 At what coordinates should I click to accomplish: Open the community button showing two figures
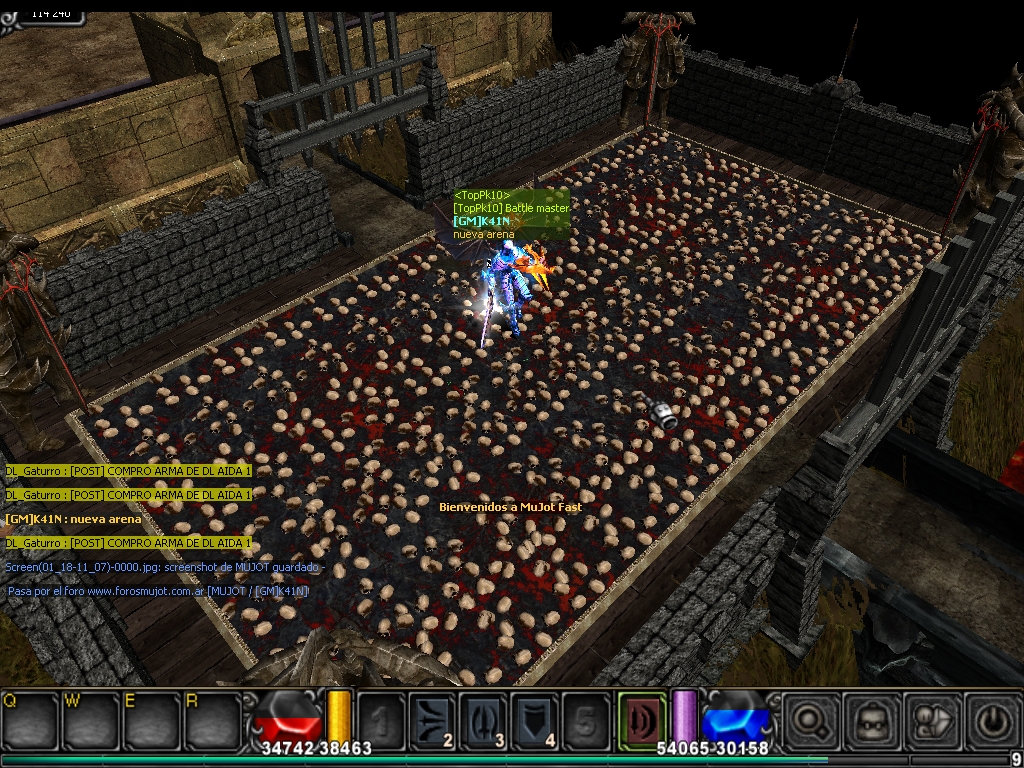point(931,719)
